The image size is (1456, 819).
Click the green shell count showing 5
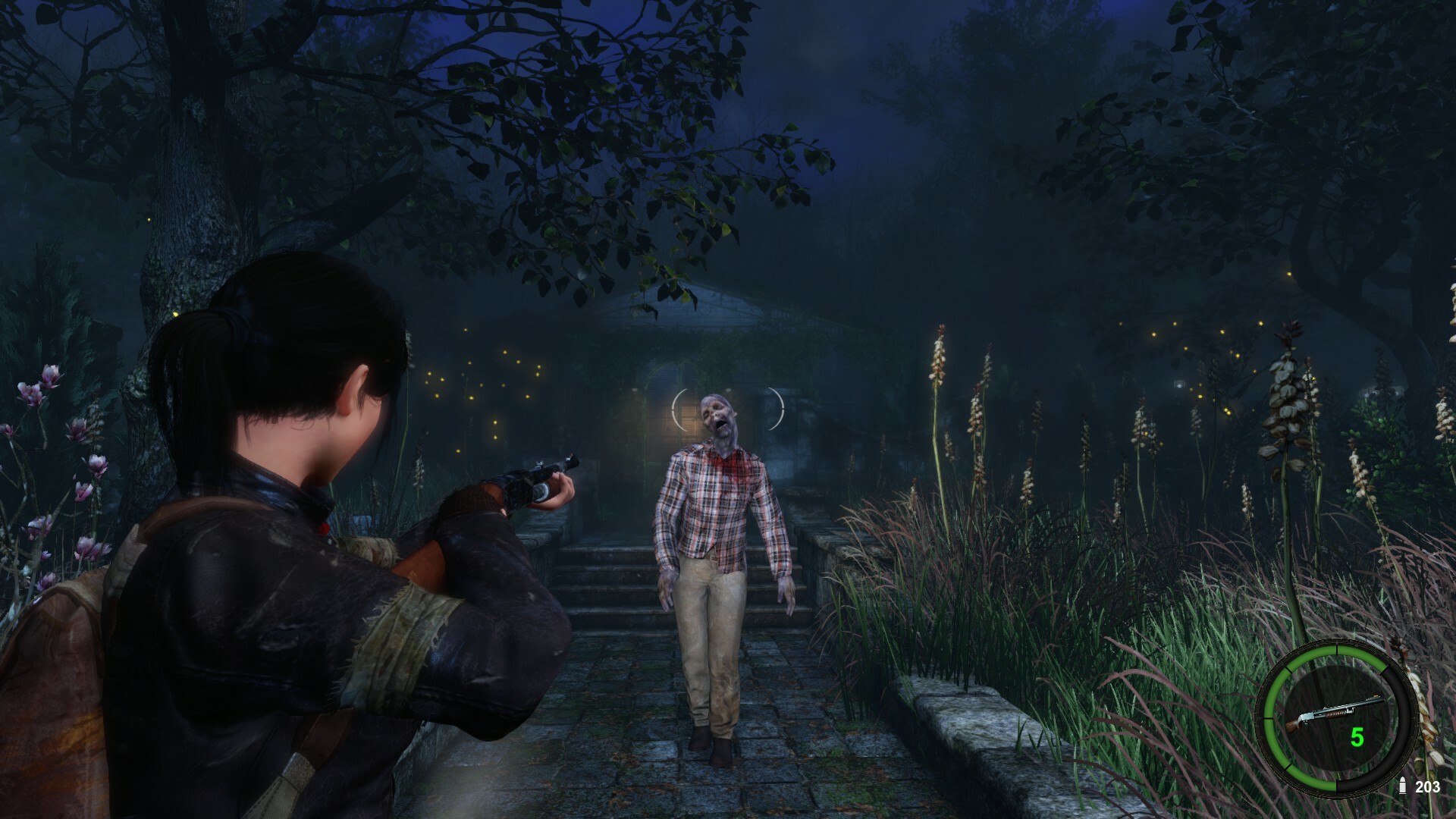(1357, 736)
